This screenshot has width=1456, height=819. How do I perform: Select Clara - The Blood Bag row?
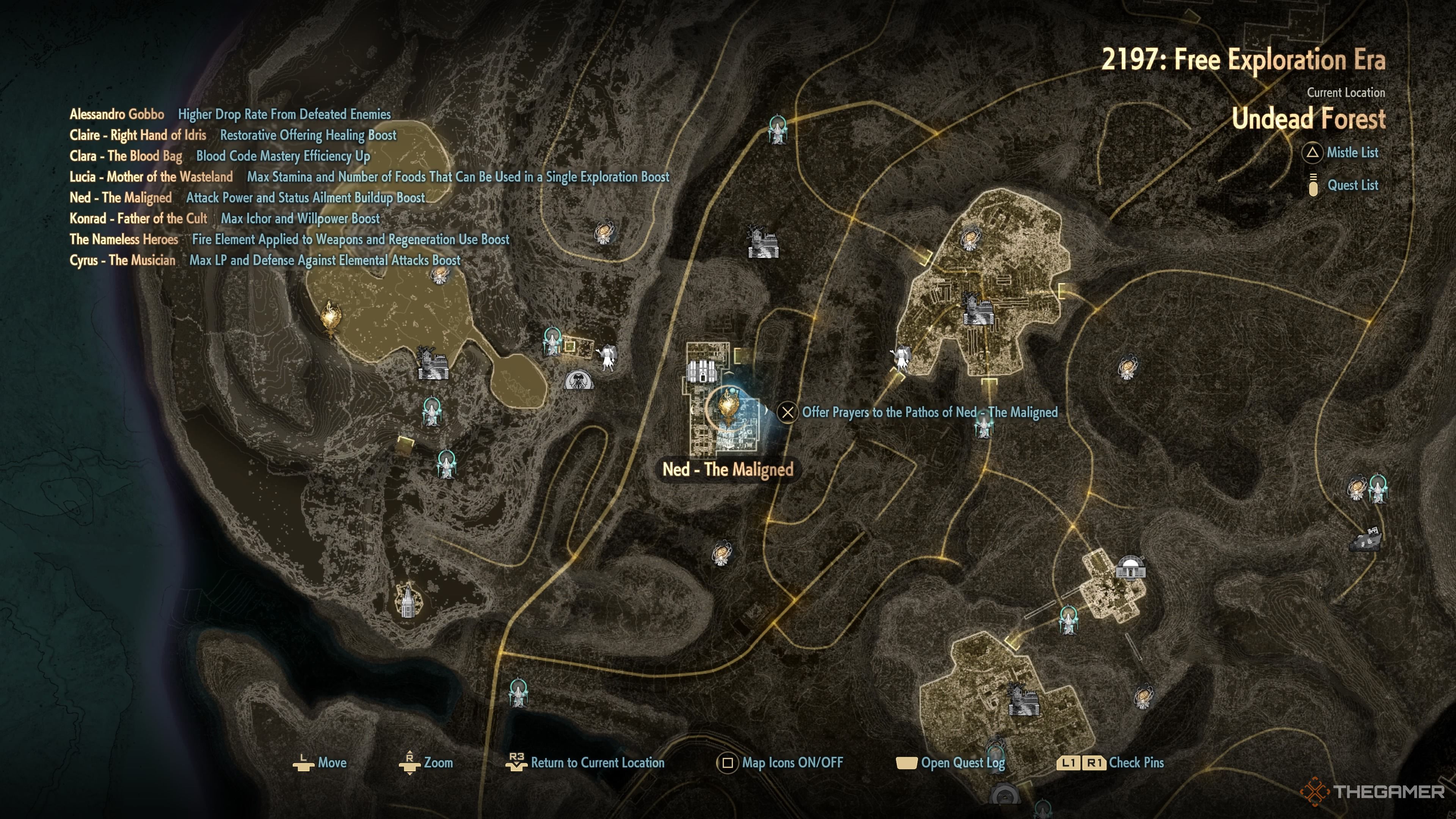126,156
